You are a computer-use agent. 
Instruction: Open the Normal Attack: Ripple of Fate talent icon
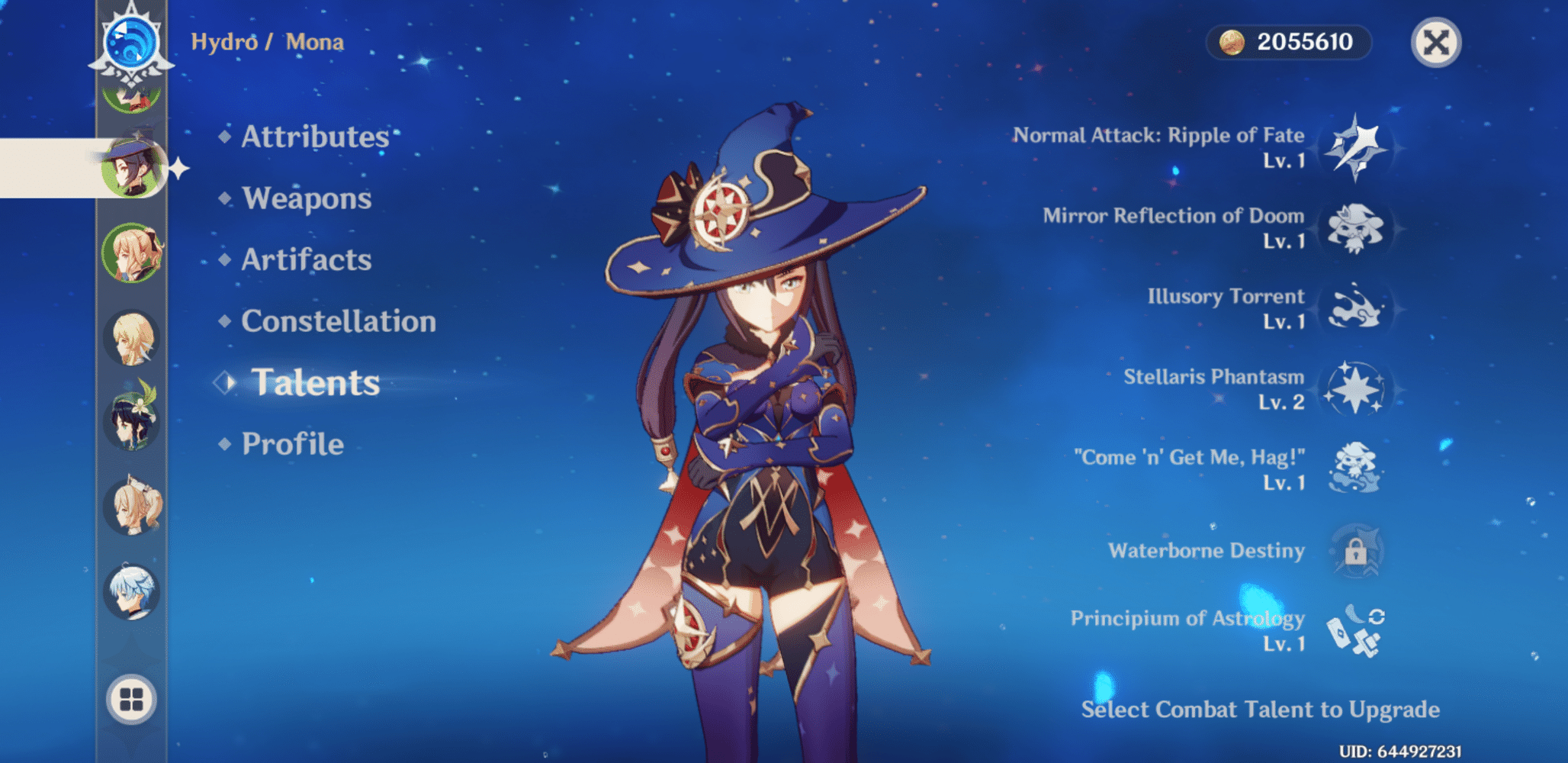coord(1356,149)
